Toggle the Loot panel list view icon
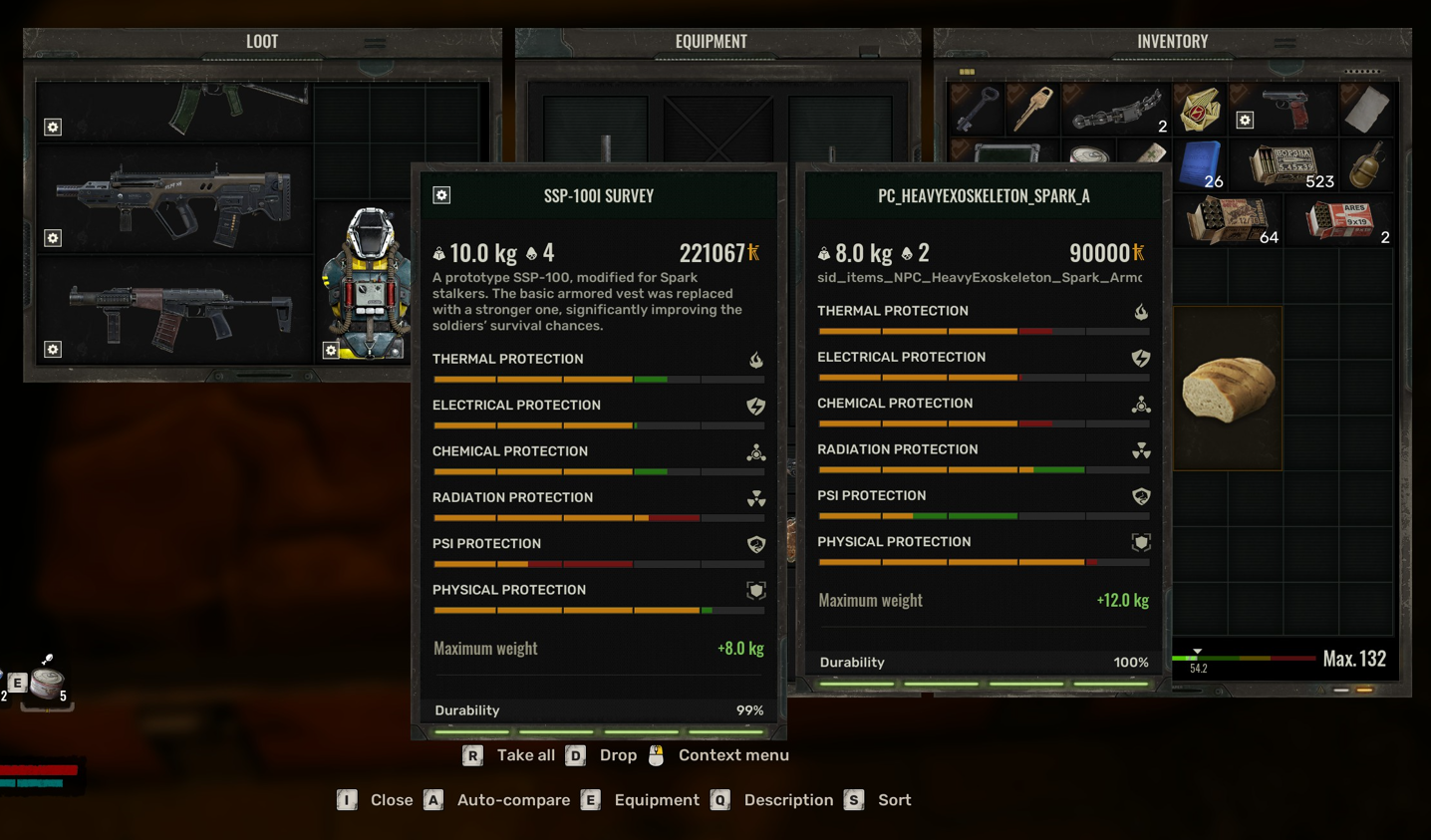Viewport: 1431px width, 840px height. pos(376,43)
